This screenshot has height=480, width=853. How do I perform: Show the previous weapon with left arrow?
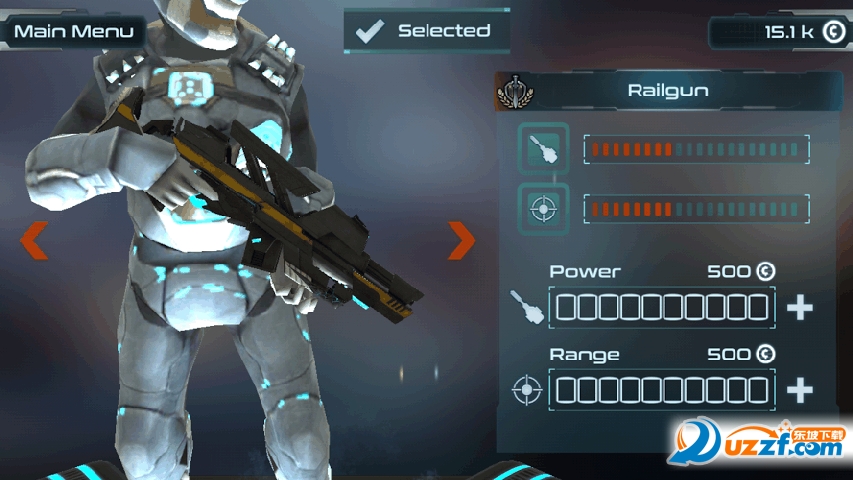[34, 240]
